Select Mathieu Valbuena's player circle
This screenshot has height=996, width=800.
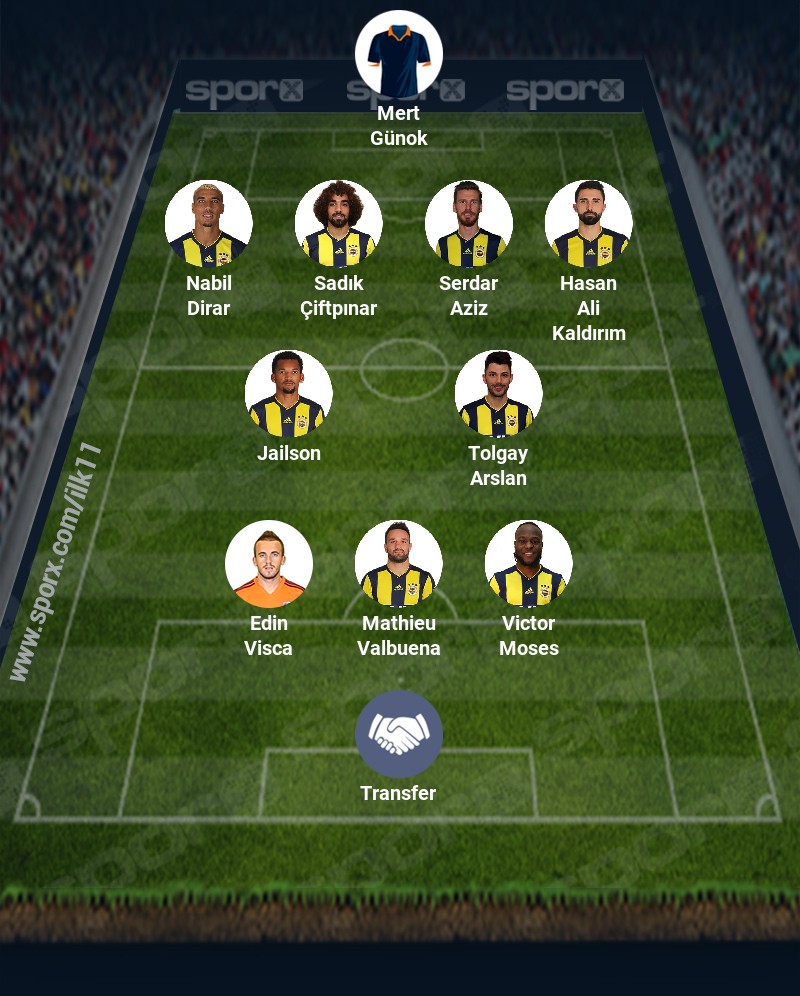point(399,564)
